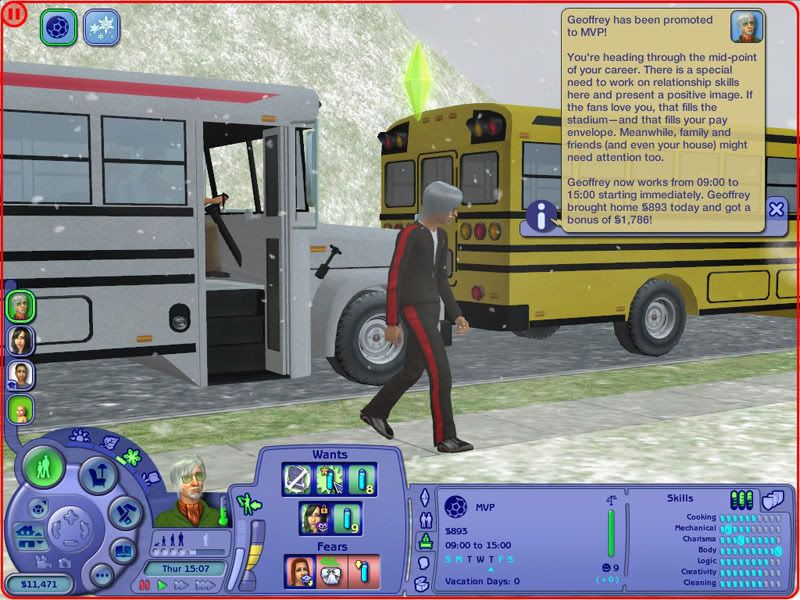Click the snowflake weather notification icon
This screenshot has width=800, height=600.
[101, 26]
